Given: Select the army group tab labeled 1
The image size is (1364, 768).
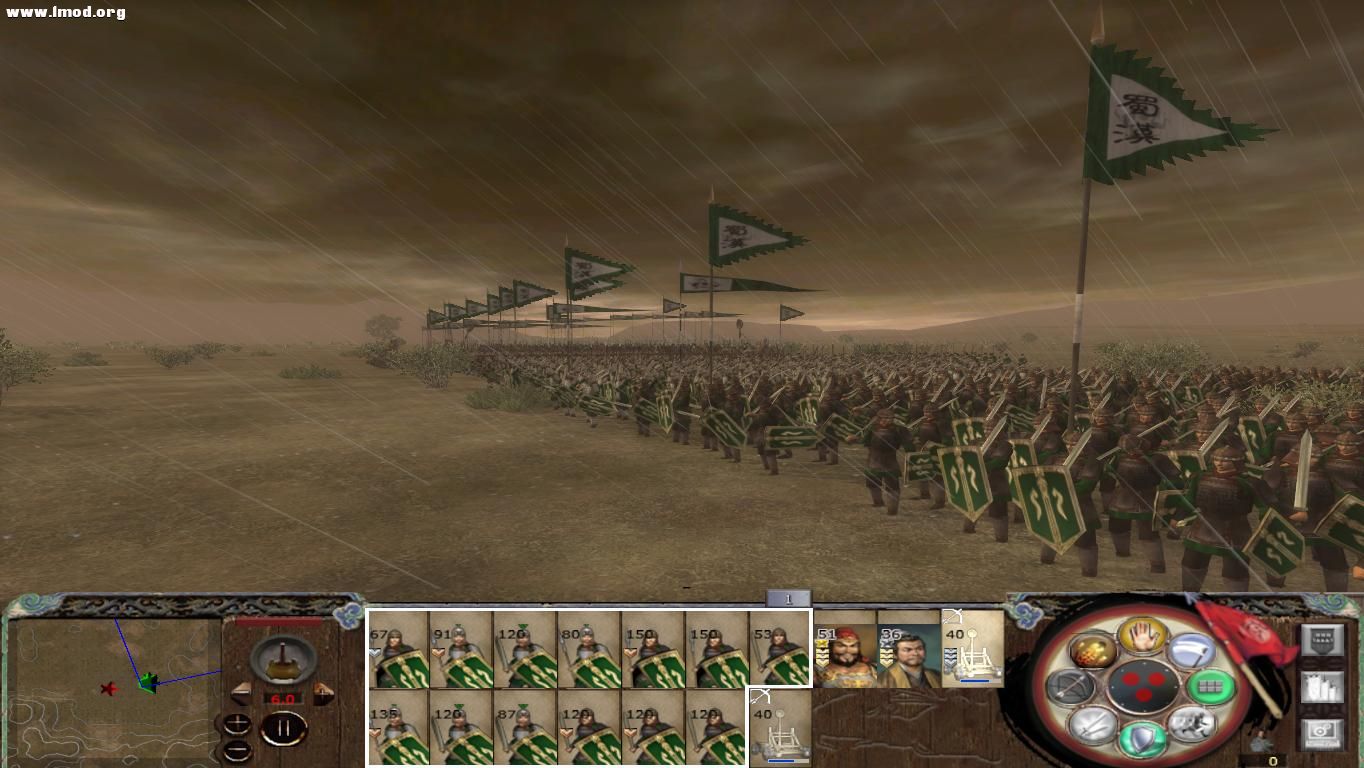Looking at the screenshot, I should [x=788, y=597].
